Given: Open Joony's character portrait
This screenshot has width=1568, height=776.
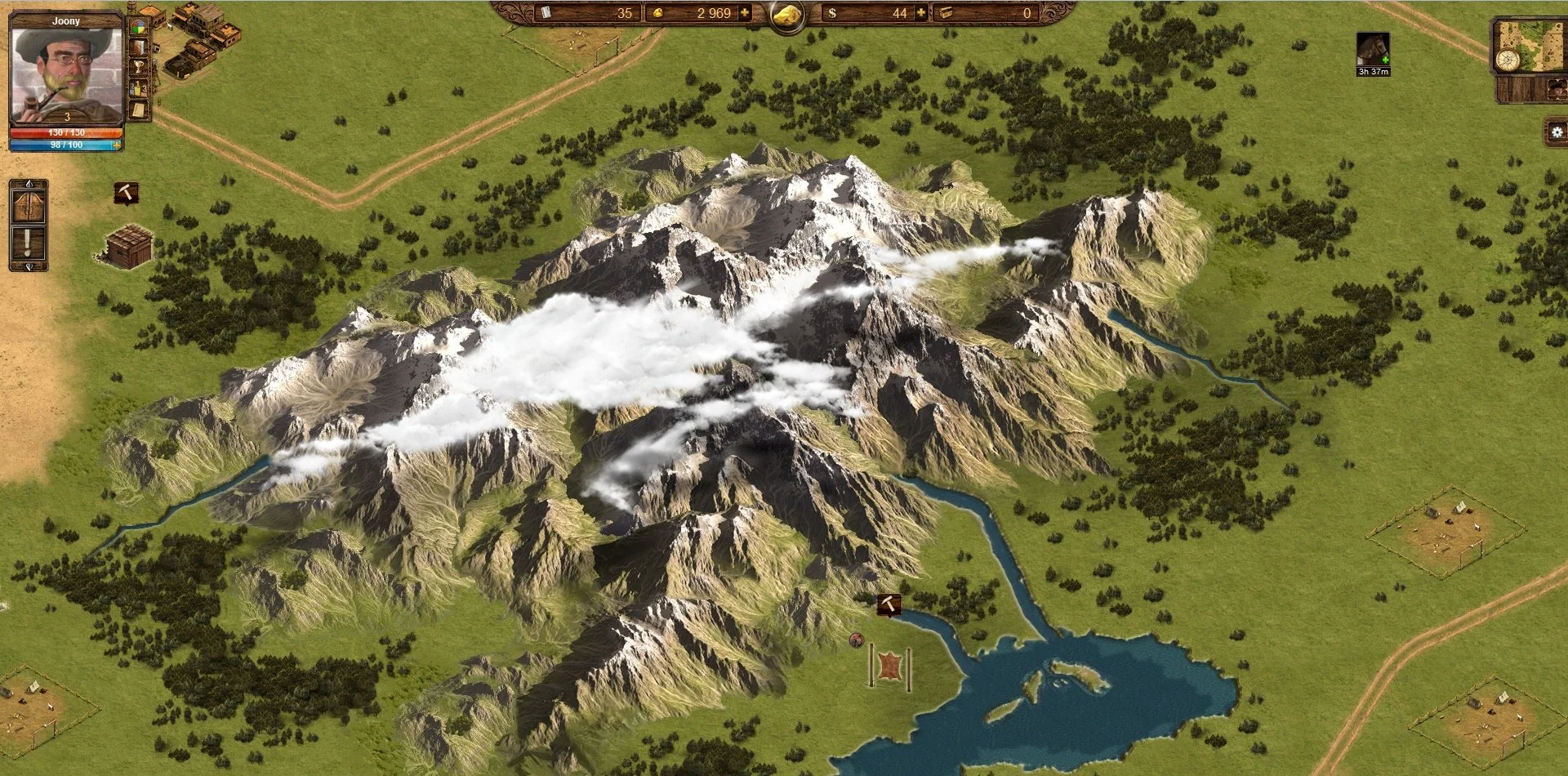Looking at the screenshot, I should pos(65,70).
